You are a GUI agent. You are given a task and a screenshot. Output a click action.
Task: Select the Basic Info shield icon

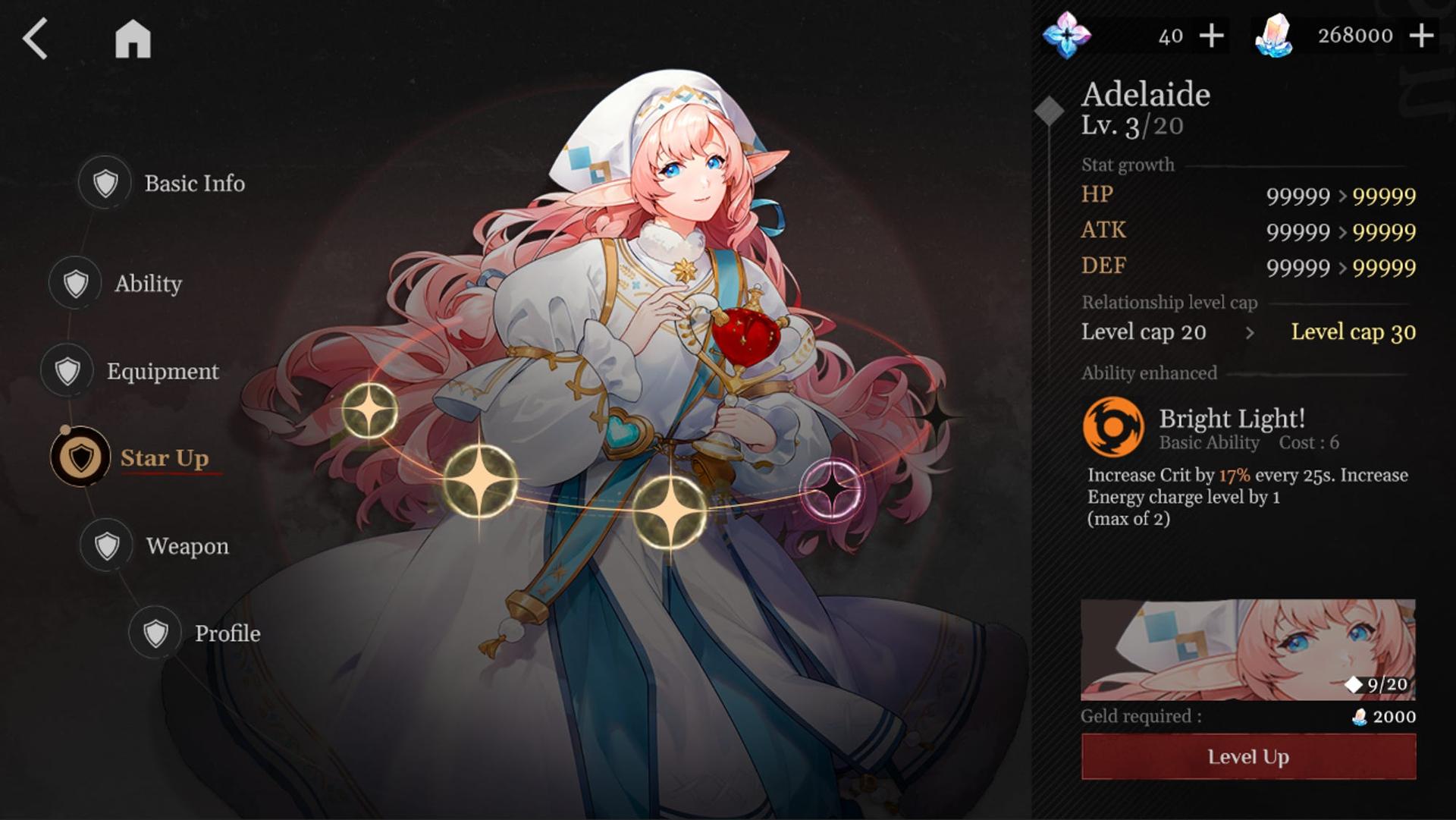coord(106,183)
